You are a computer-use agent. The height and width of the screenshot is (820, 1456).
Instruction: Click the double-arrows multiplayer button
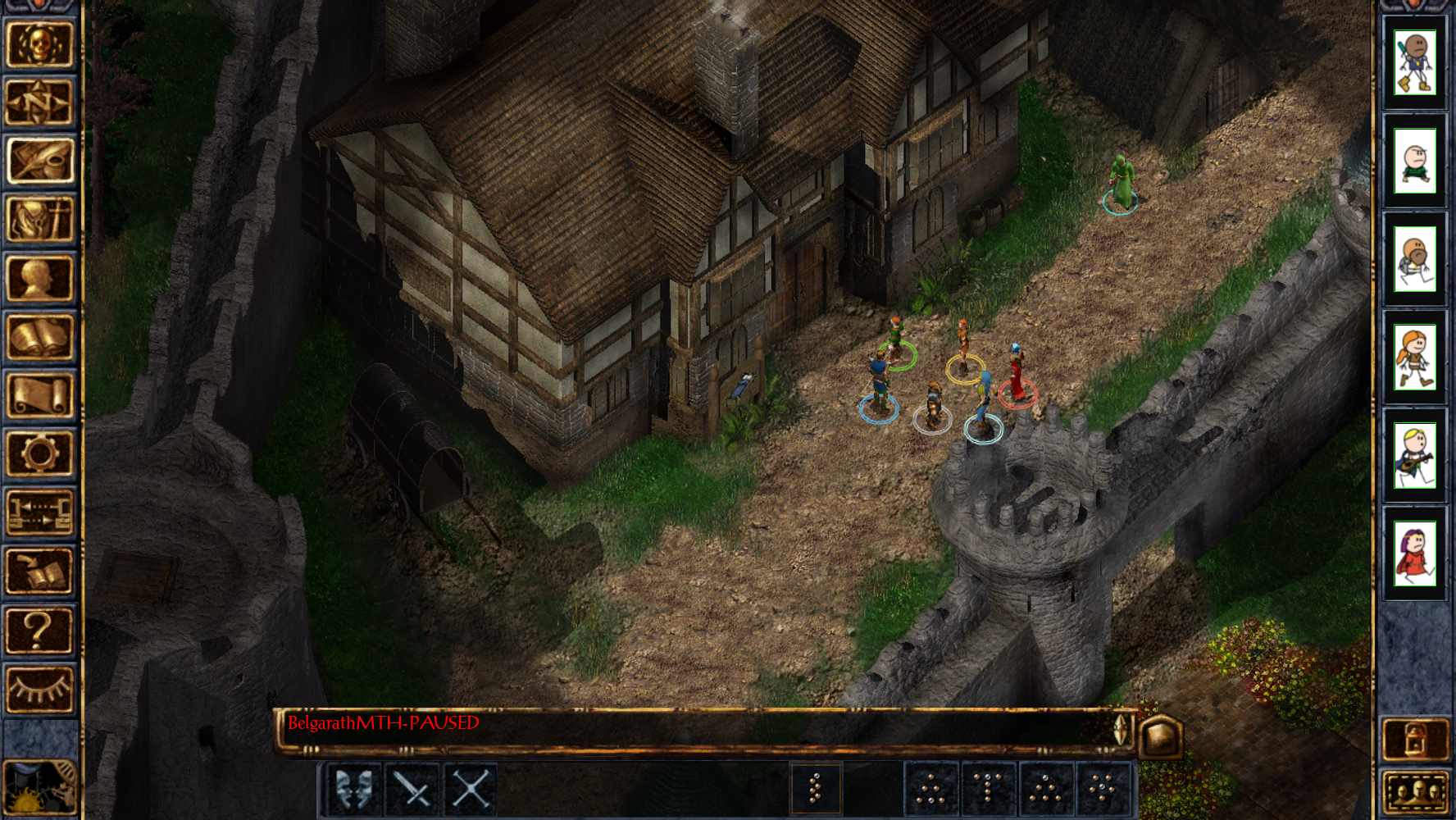pyautogui.click(x=39, y=513)
